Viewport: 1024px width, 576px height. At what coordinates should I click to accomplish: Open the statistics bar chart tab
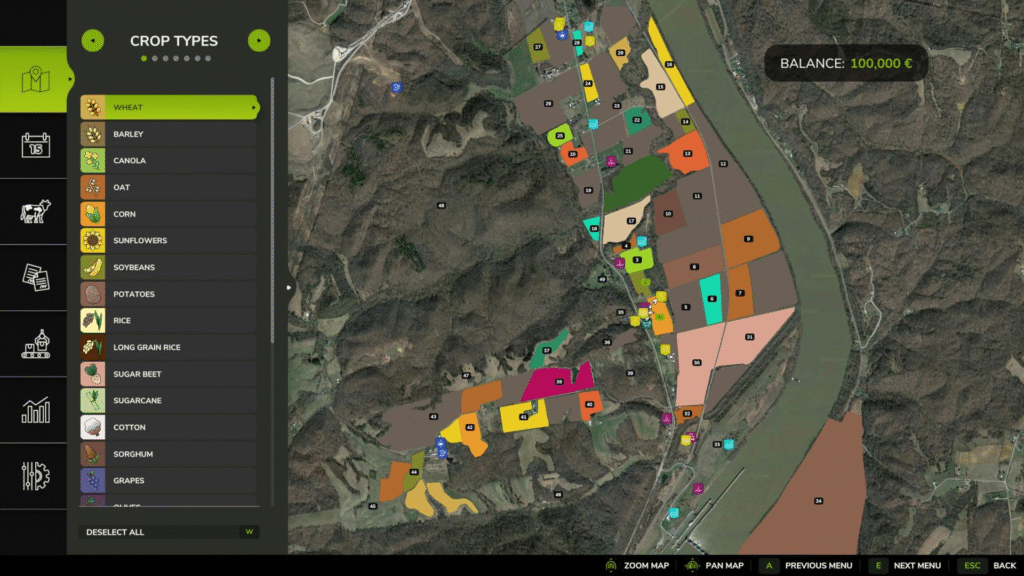[x=35, y=410]
